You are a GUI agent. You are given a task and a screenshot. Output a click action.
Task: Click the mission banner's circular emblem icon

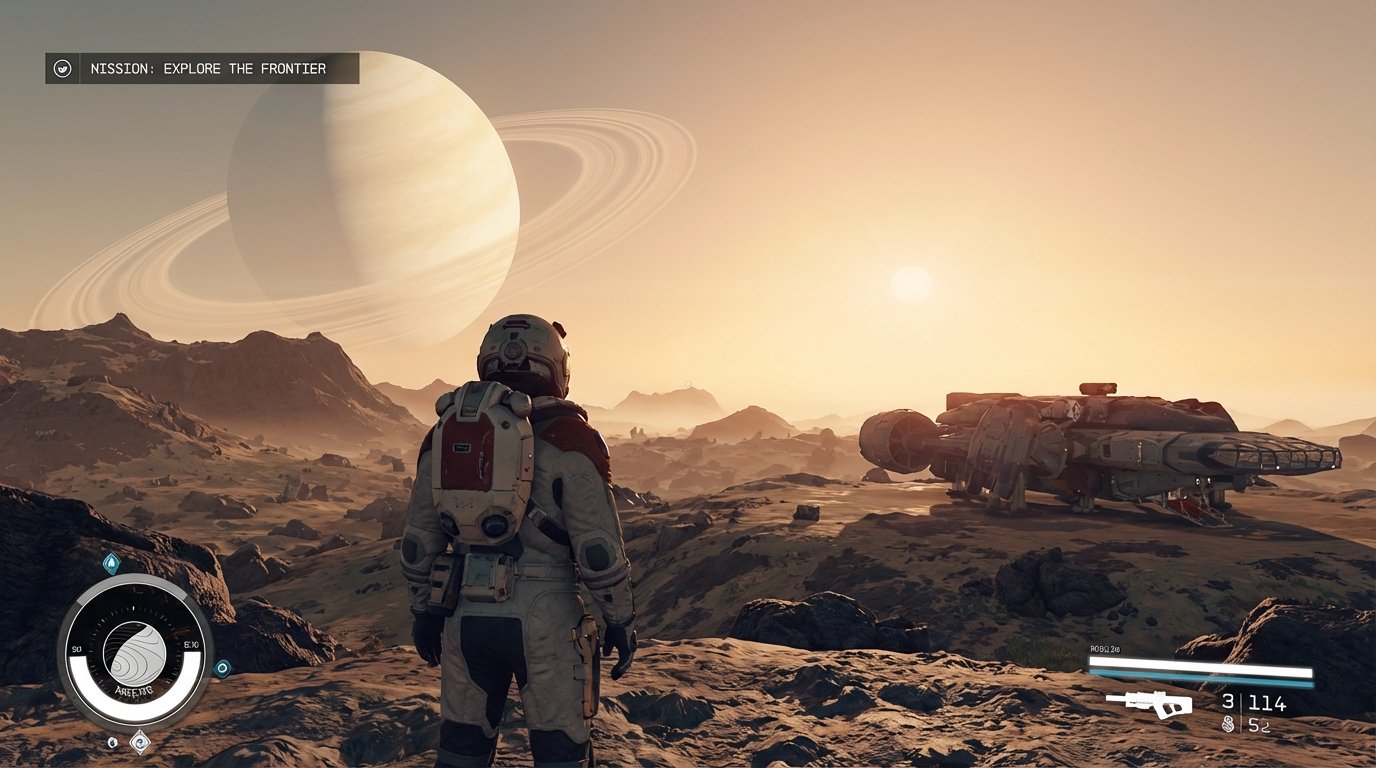(63, 68)
